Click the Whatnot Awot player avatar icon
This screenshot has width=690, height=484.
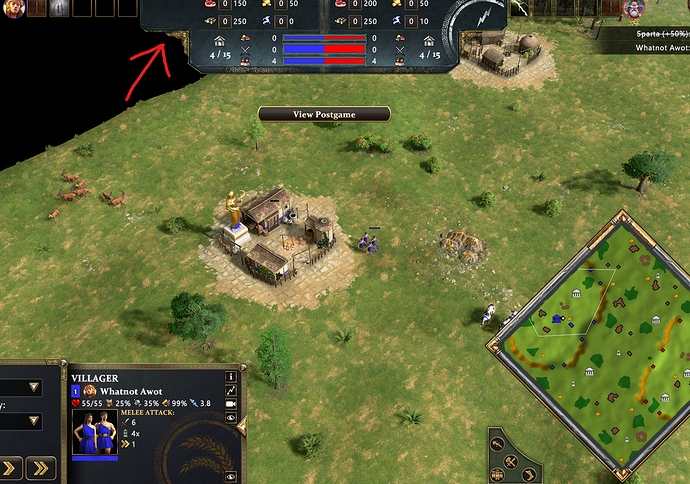[89, 391]
